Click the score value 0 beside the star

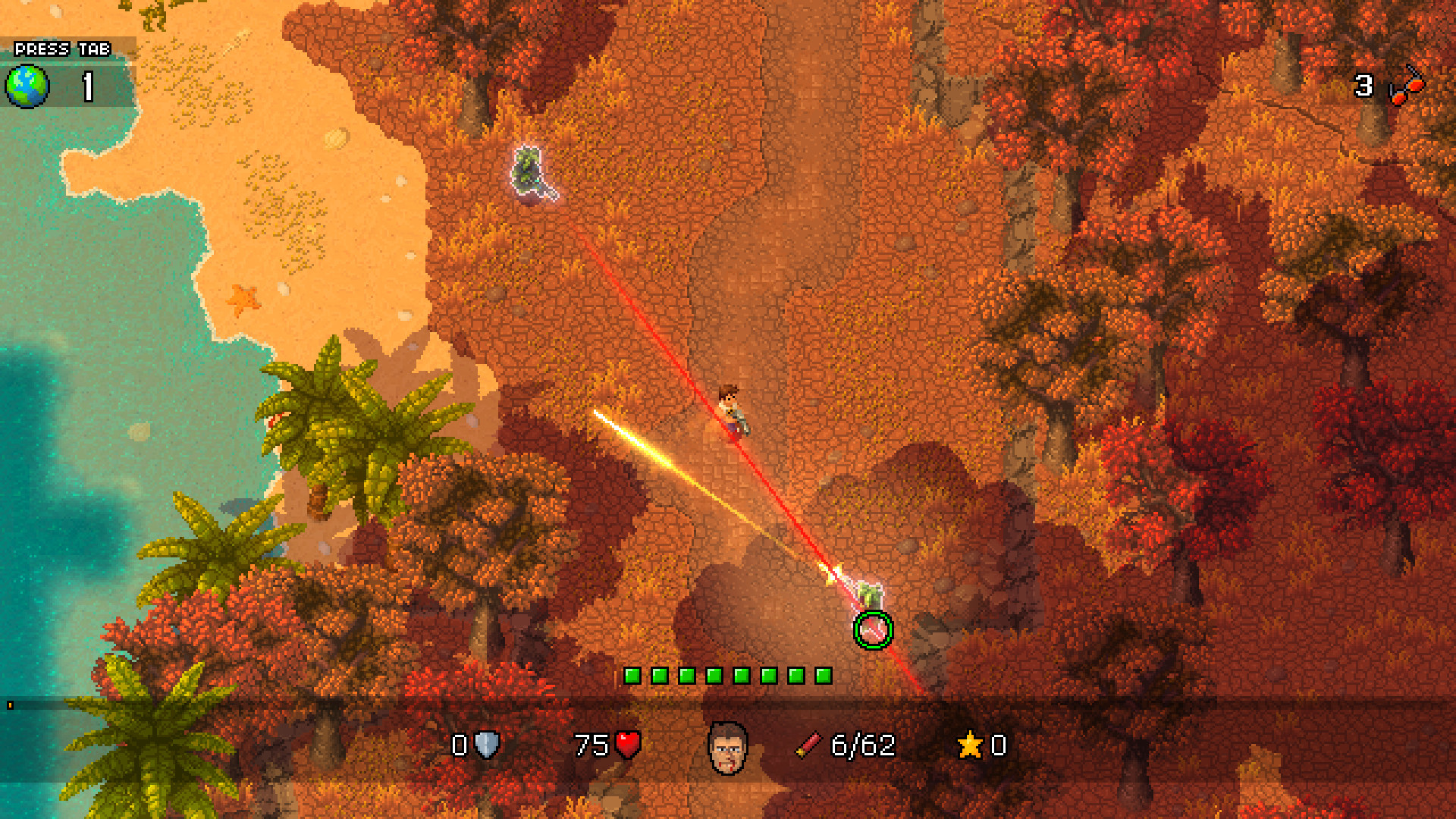click(x=997, y=745)
